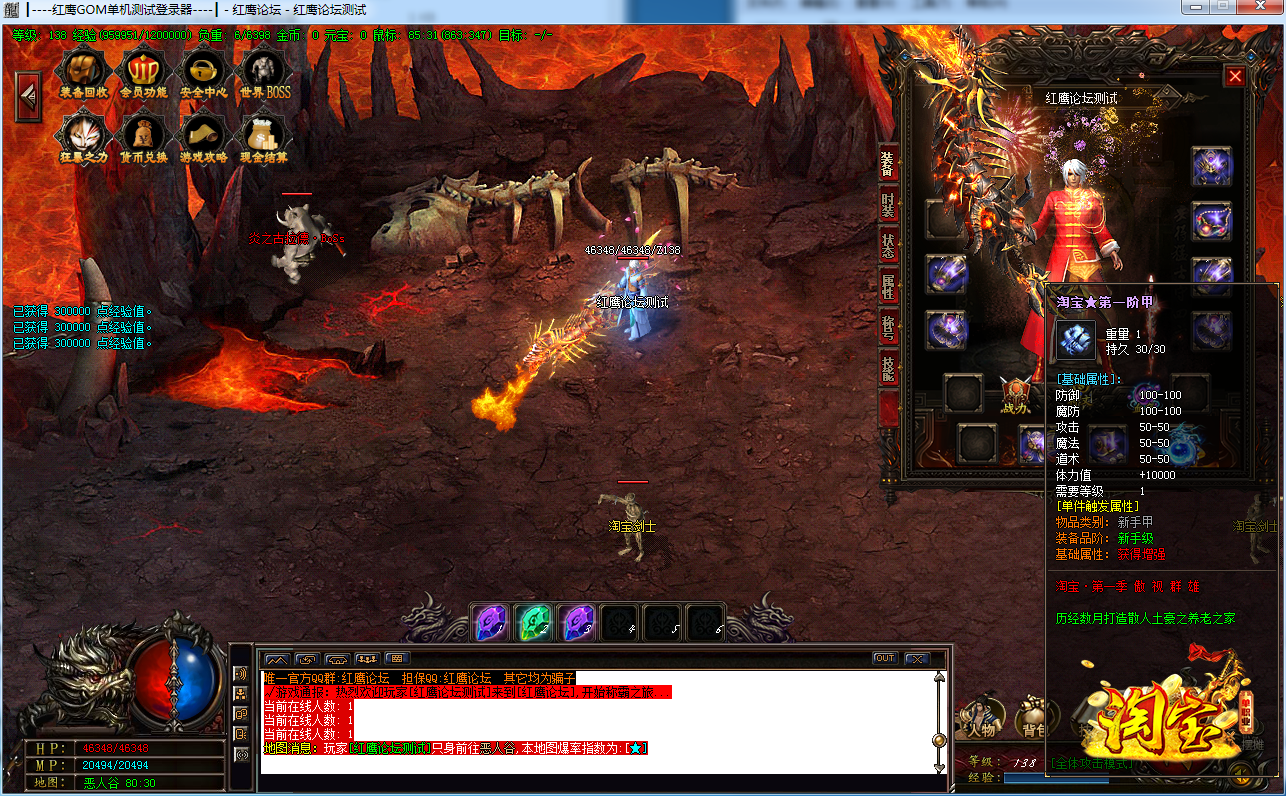Click the 战力 combat power badge
1286x796 pixels.
tap(1017, 394)
